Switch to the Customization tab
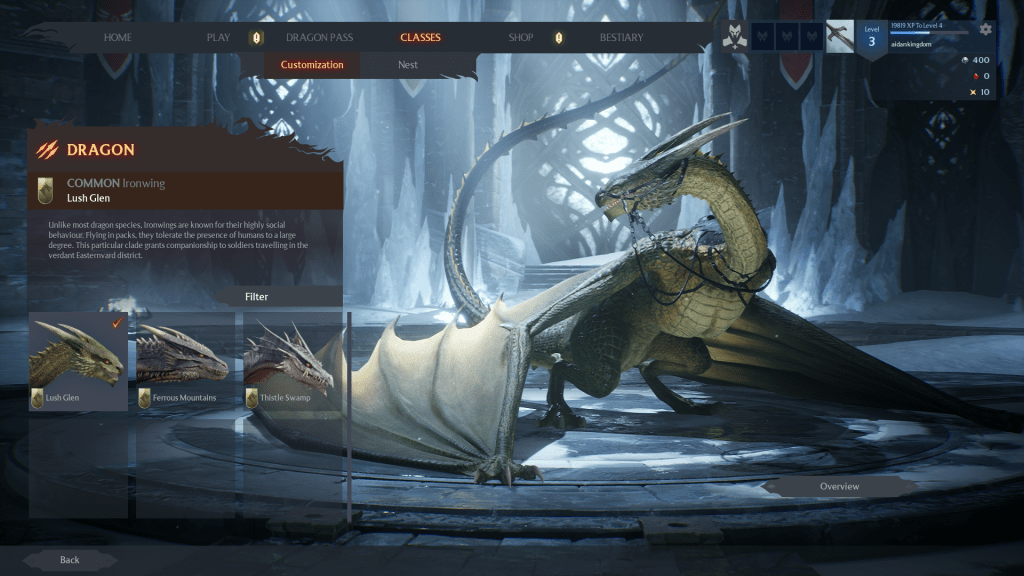 pyautogui.click(x=312, y=65)
